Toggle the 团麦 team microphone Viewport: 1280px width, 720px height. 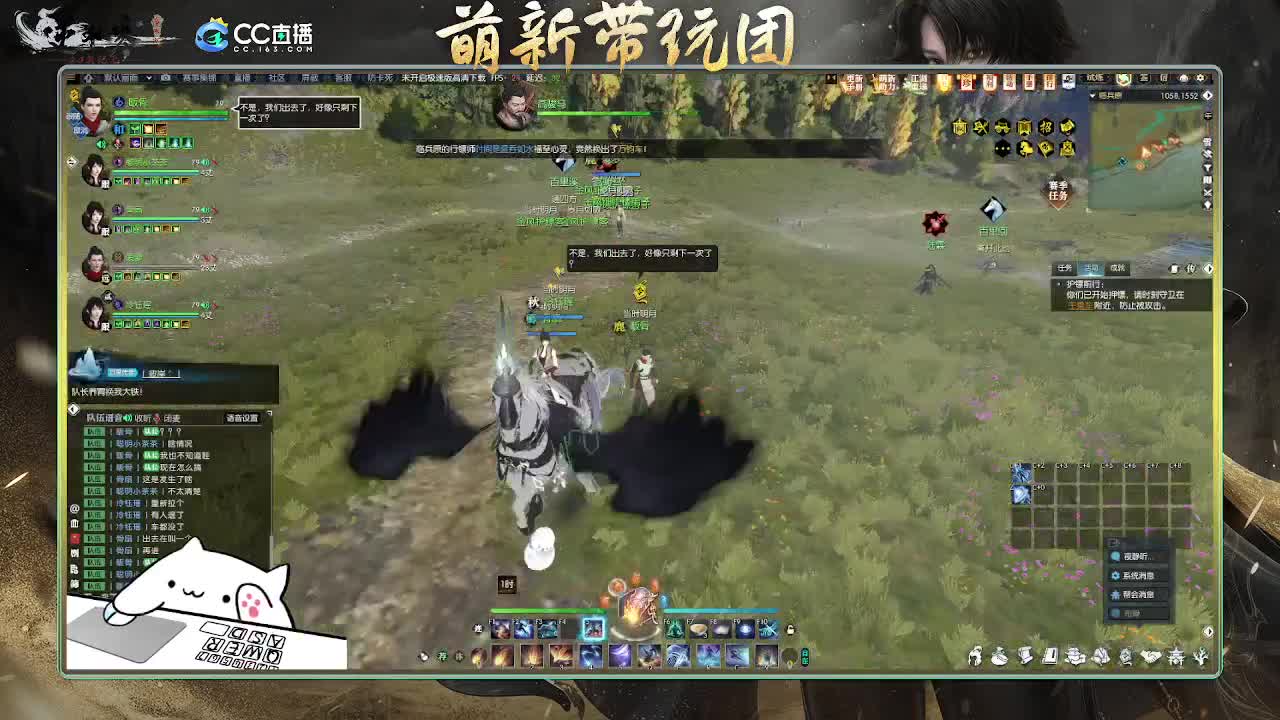[x=172, y=419]
